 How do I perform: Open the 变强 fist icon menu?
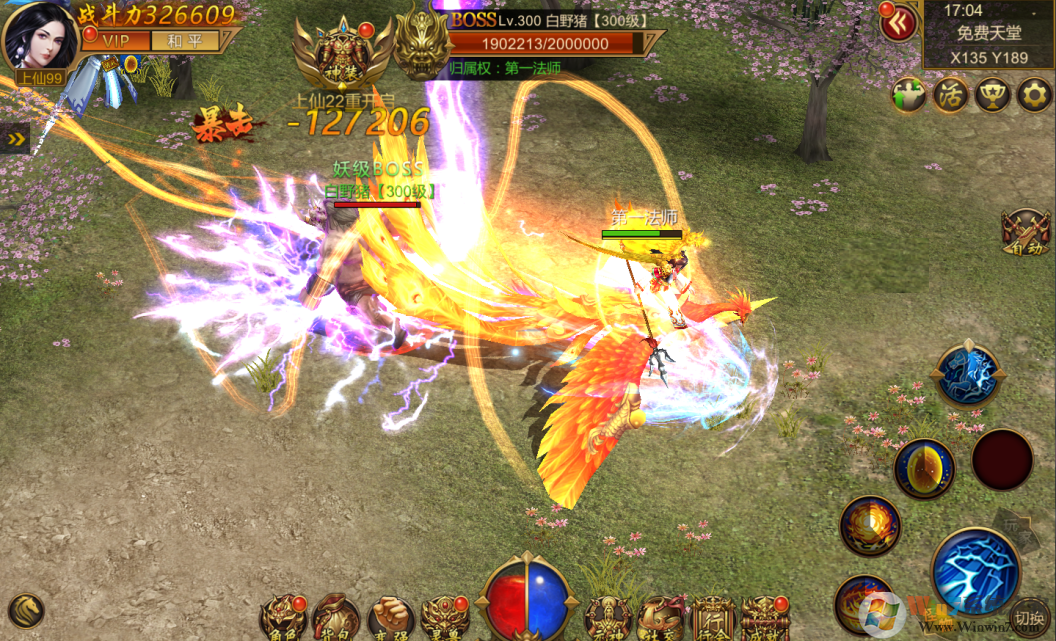[x=390, y=617]
